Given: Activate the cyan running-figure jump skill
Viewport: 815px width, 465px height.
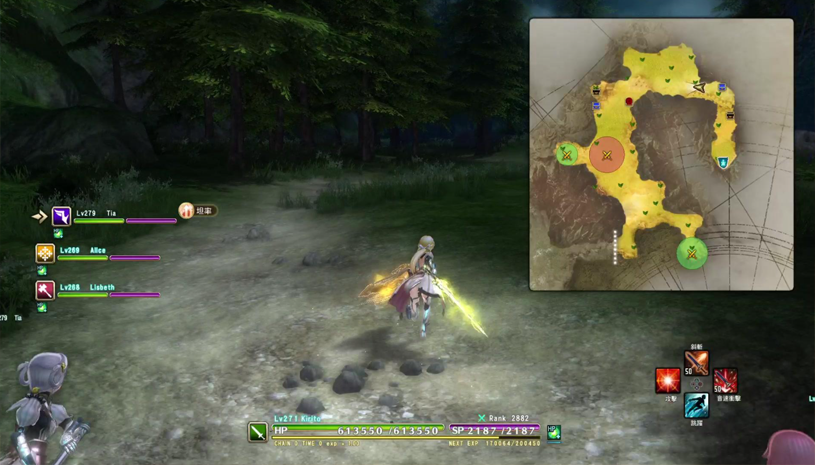Looking at the screenshot, I should (x=697, y=404).
